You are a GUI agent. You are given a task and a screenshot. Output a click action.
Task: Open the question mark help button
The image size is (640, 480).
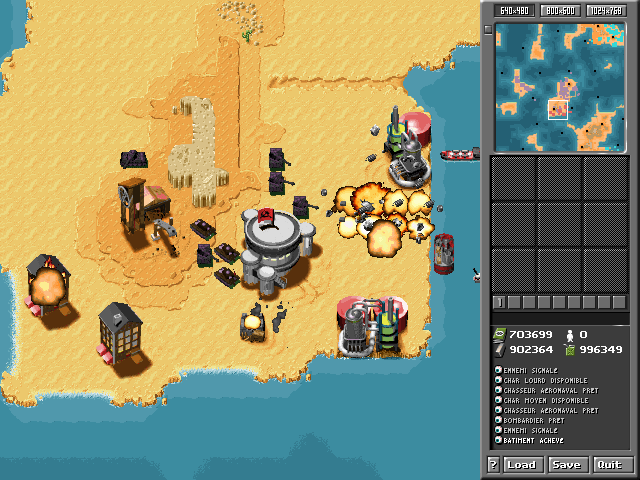tap(493, 465)
